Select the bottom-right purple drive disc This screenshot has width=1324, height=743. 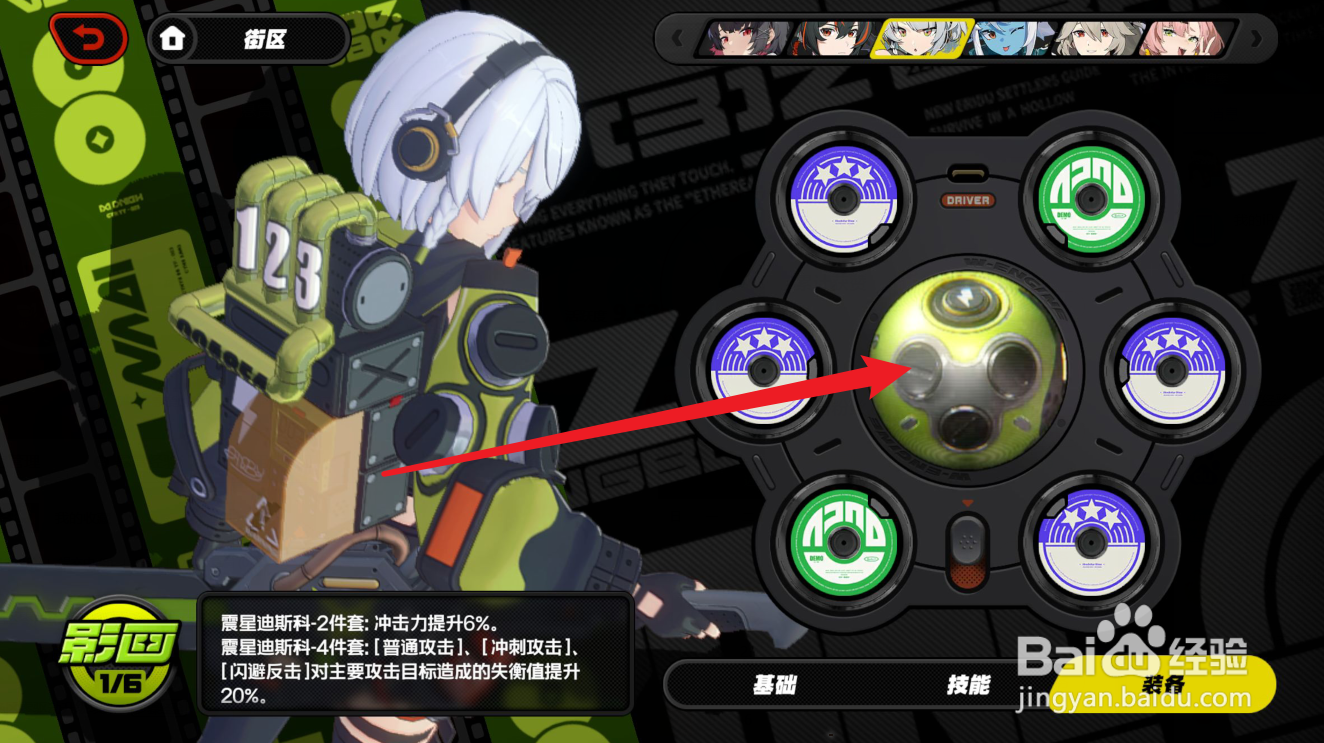click(x=1090, y=542)
